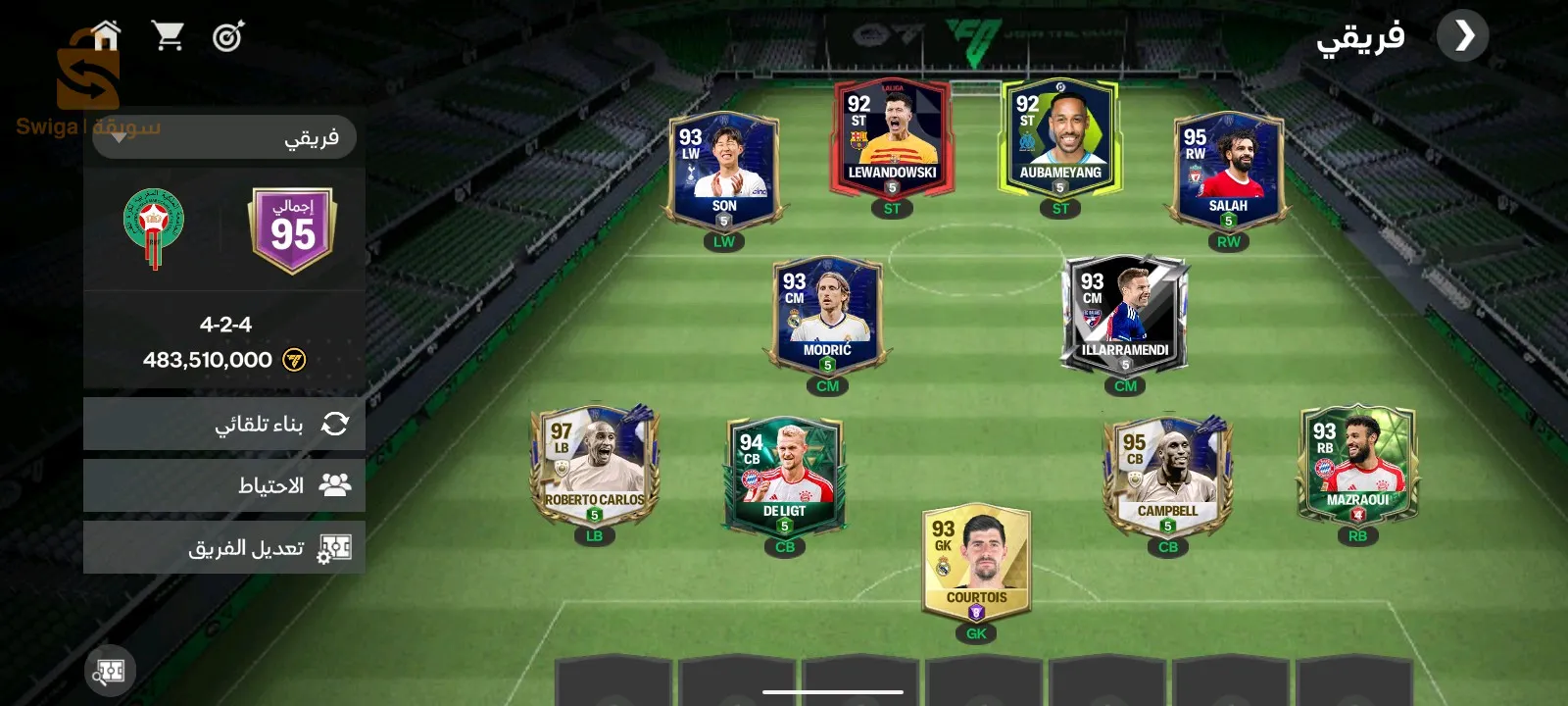Select the Son LW player card
1568x706 pixels.
(x=723, y=174)
